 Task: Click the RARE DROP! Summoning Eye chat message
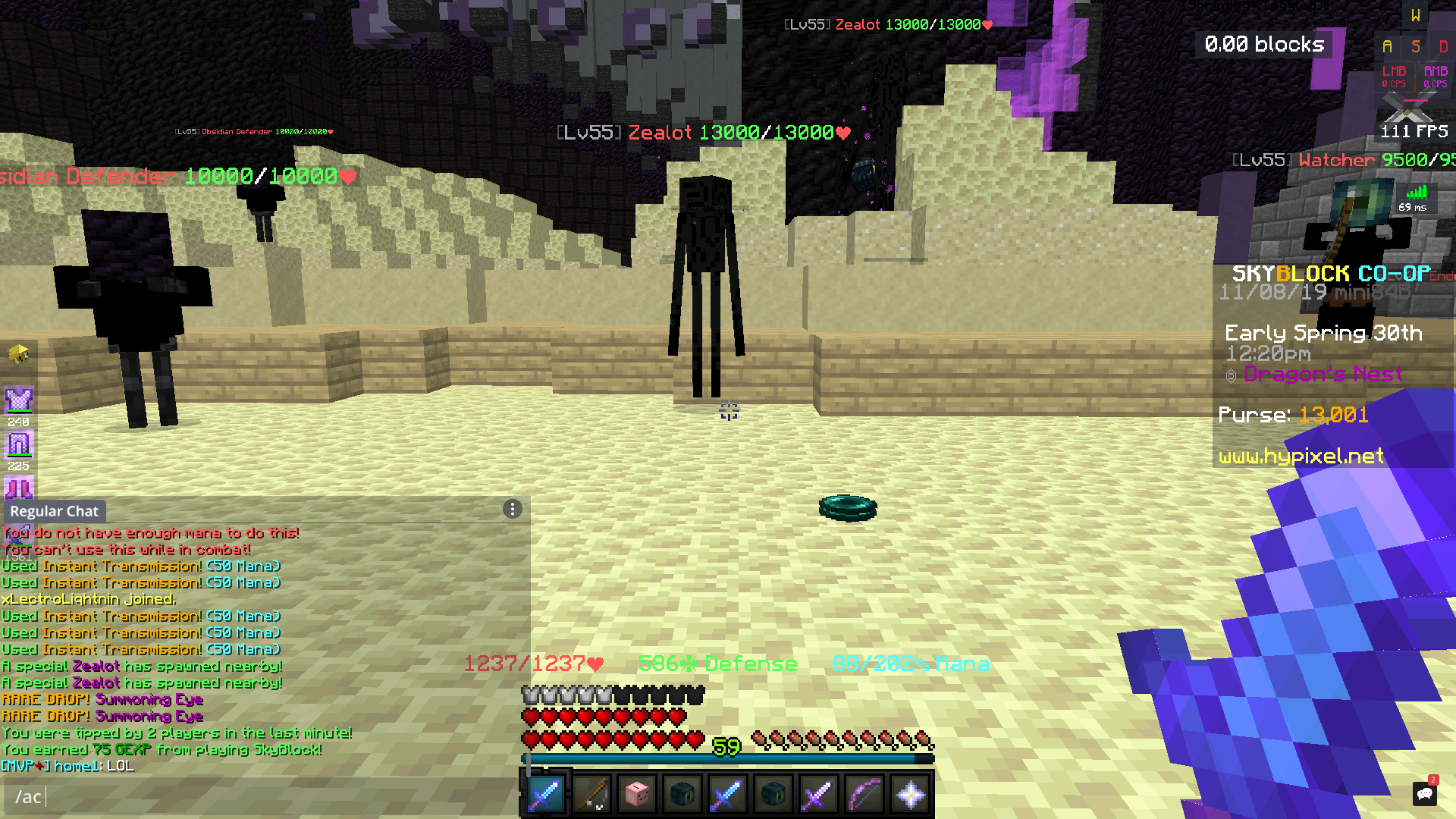point(102,699)
